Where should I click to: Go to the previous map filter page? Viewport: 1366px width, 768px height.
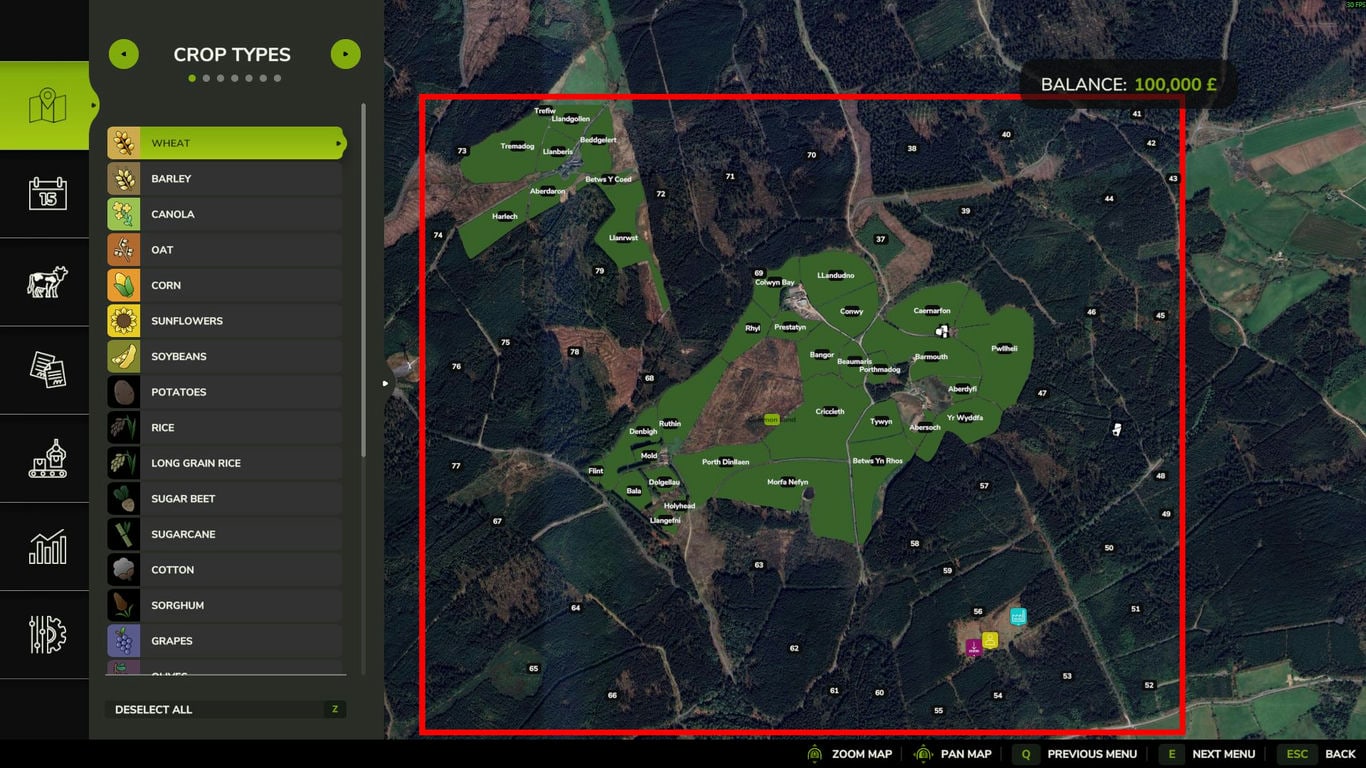click(x=124, y=54)
